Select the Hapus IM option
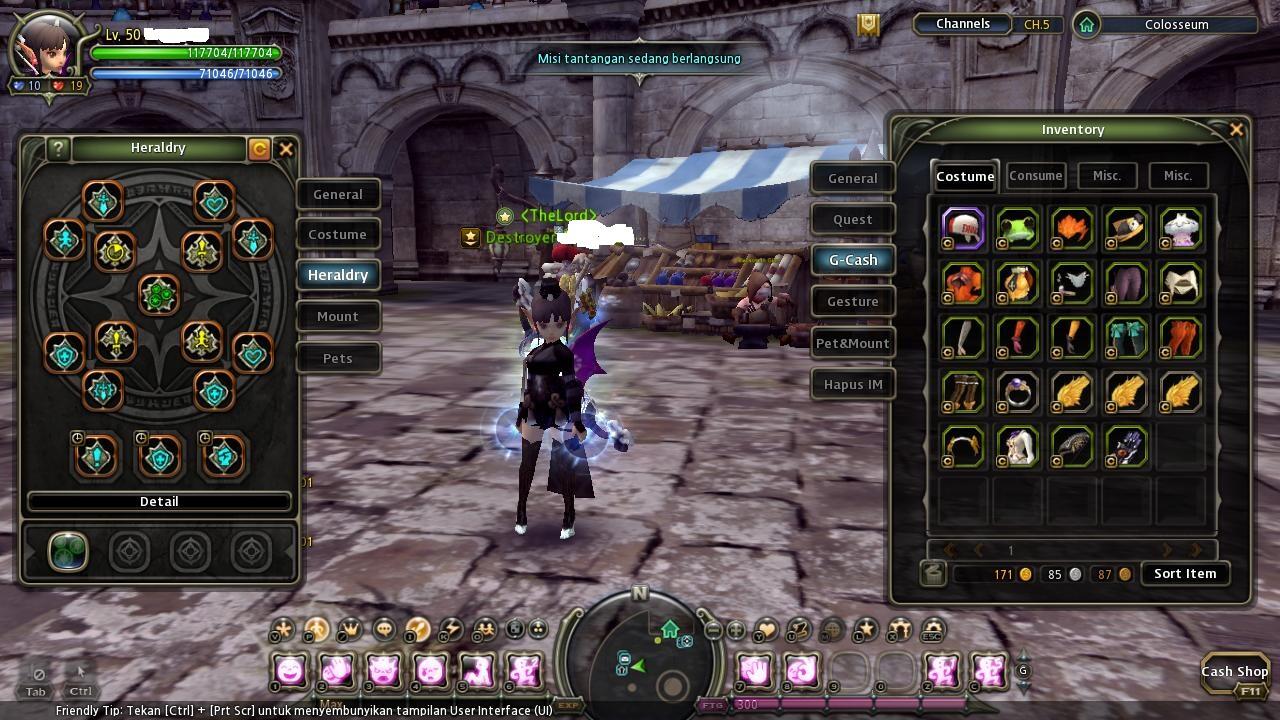Image resolution: width=1280 pixels, height=720 pixels. (x=852, y=384)
